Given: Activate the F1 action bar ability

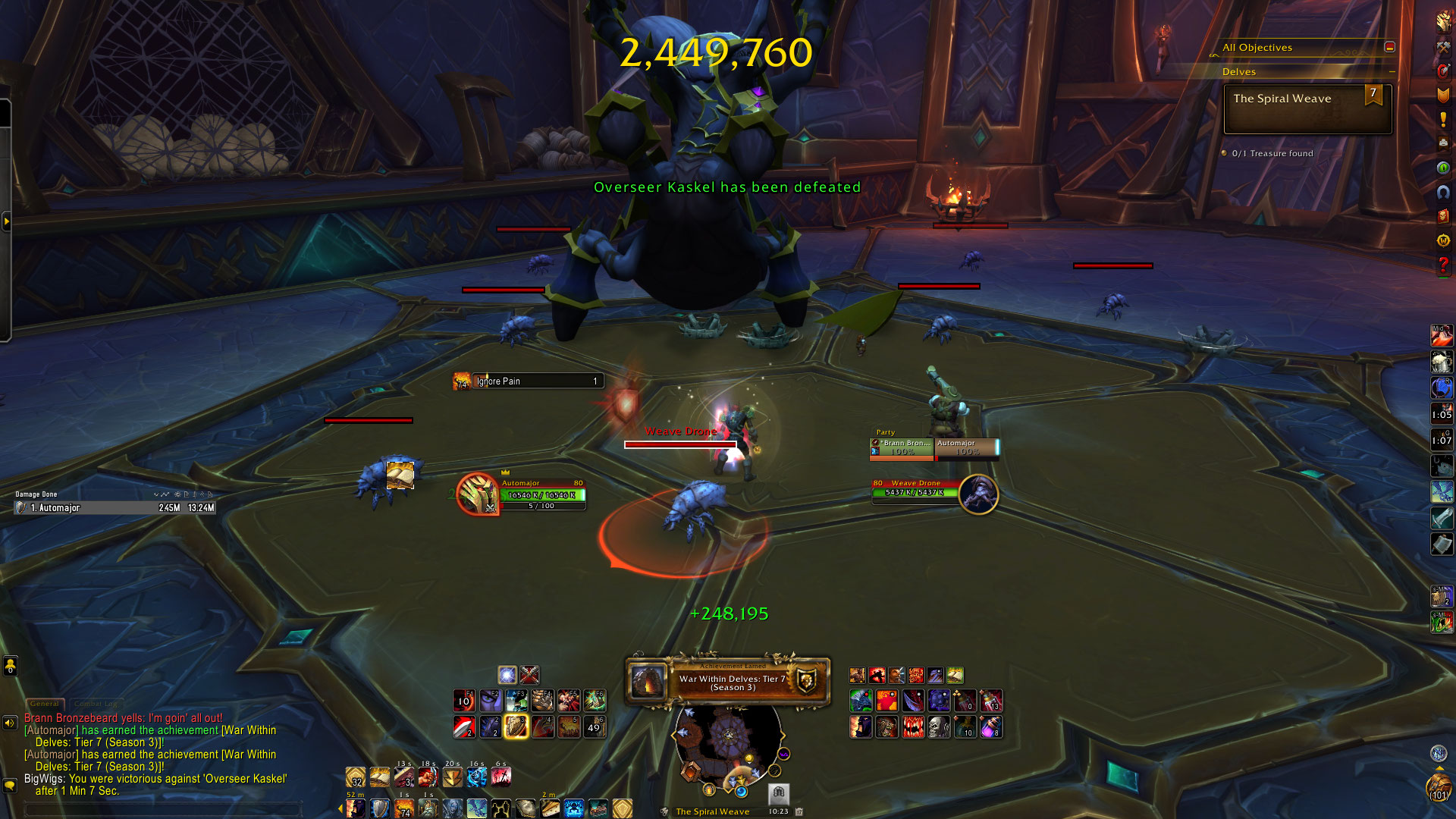Looking at the screenshot, I should click(464, 700).
